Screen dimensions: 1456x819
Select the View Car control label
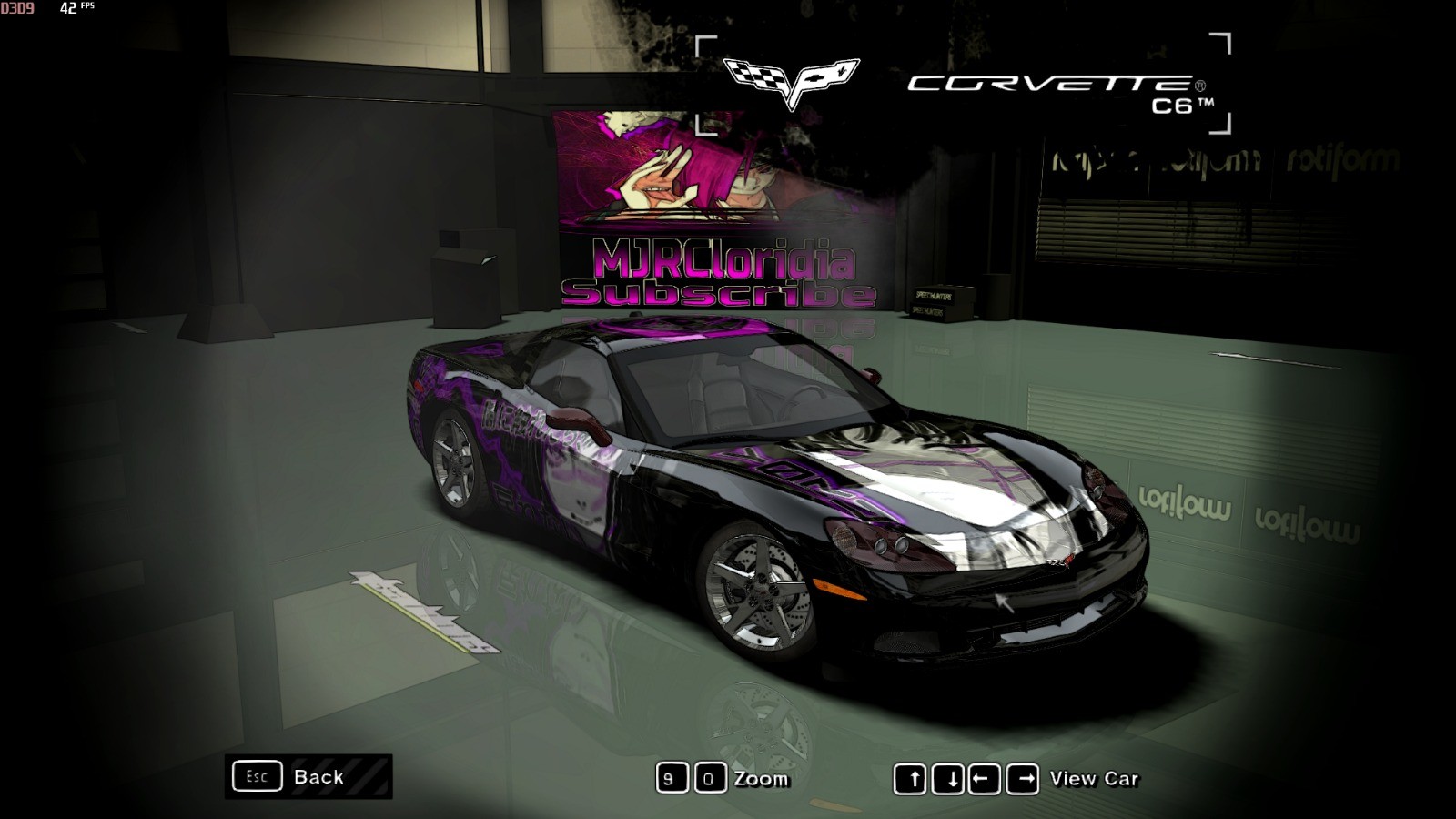click(x=1093, y=779)
